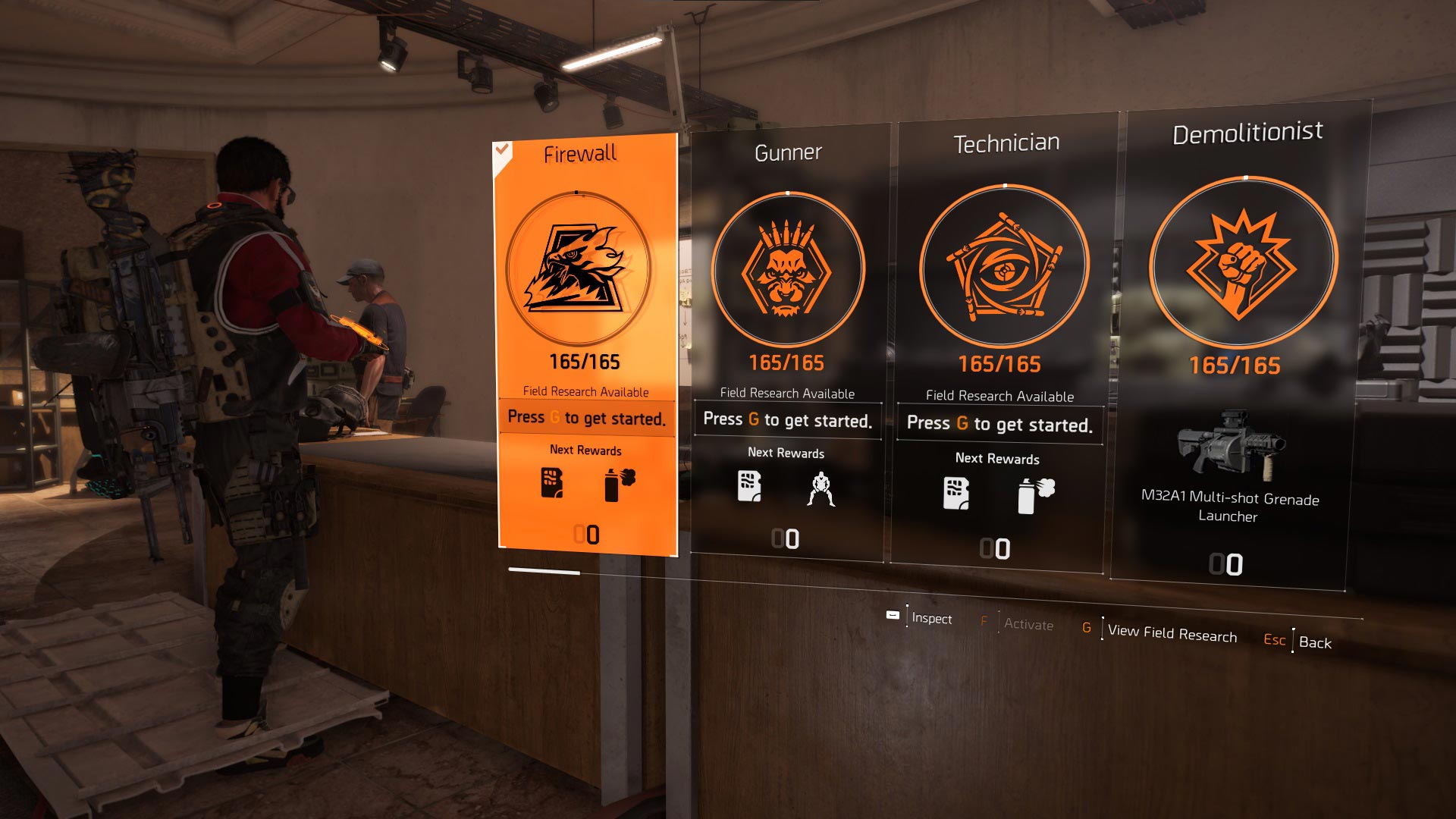This screenshot has width=1456, height=819.
Task: Click the greyed-out Activate option
Action: (x=1028, y=624)
